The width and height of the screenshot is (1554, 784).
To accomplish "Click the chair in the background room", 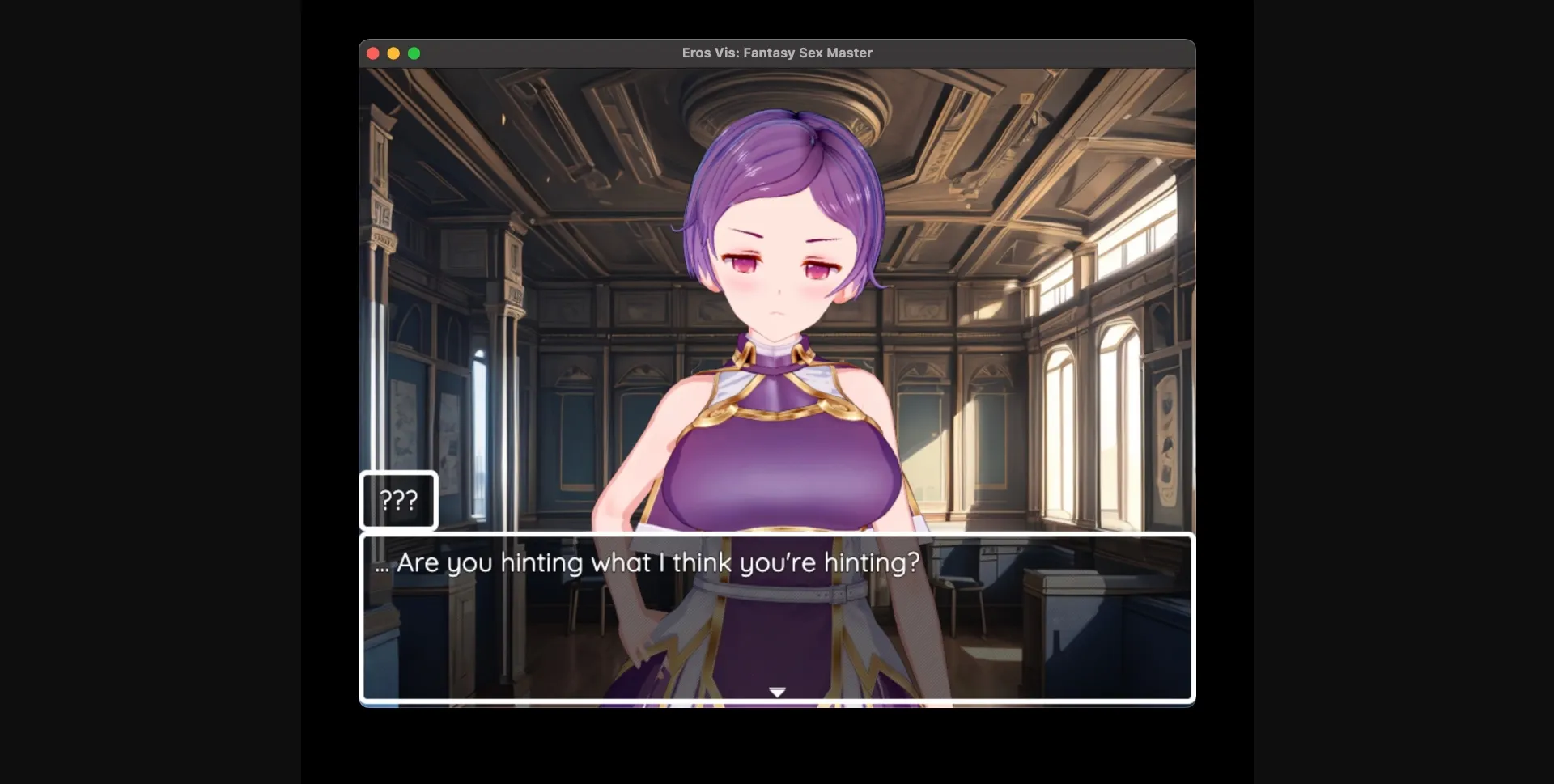I will [963, 583].
